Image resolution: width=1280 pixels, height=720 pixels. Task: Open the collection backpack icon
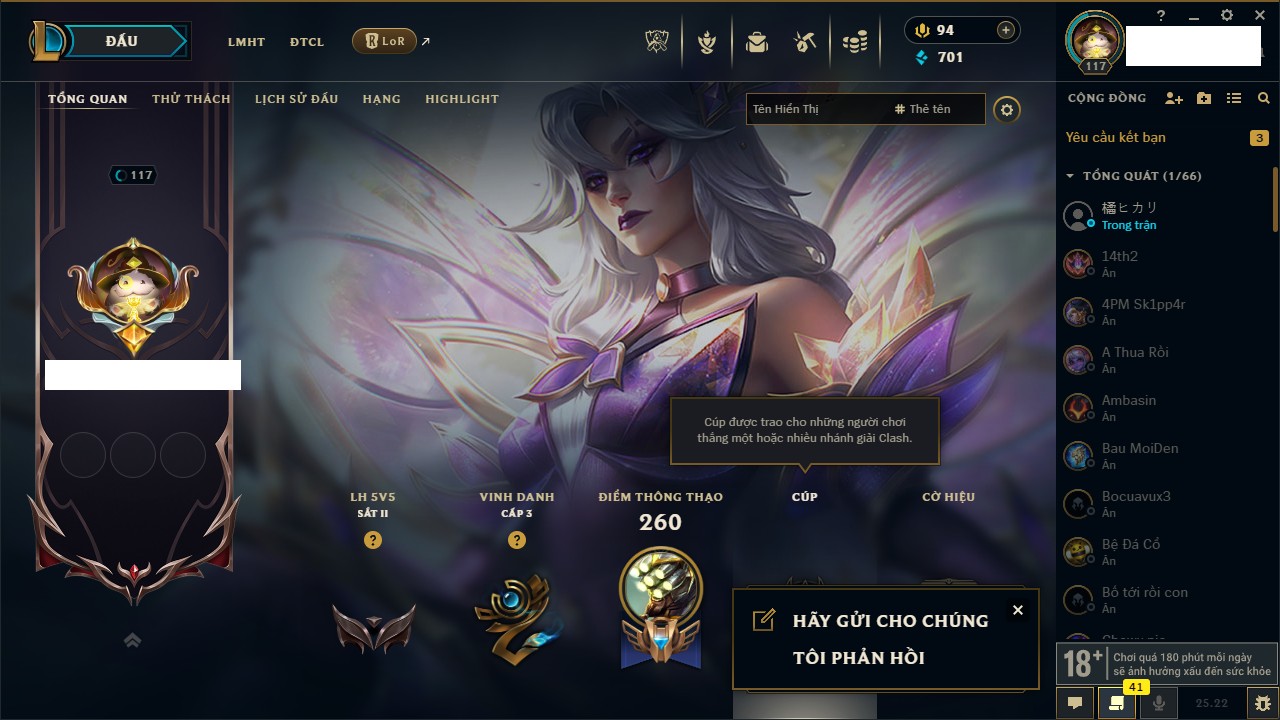tap(757, 42)
